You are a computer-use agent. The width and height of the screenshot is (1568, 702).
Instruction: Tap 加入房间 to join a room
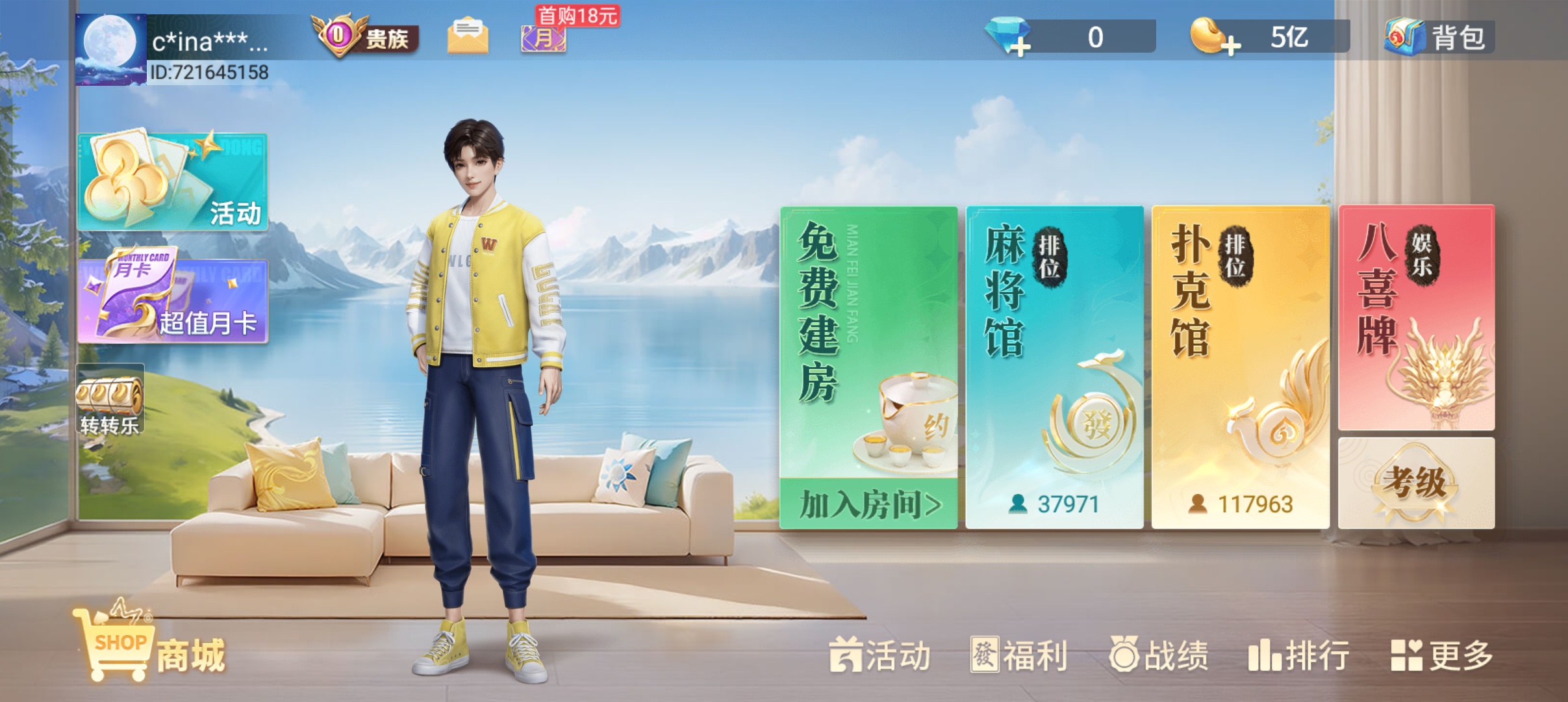pyautogui.click(x=868, y=504)
